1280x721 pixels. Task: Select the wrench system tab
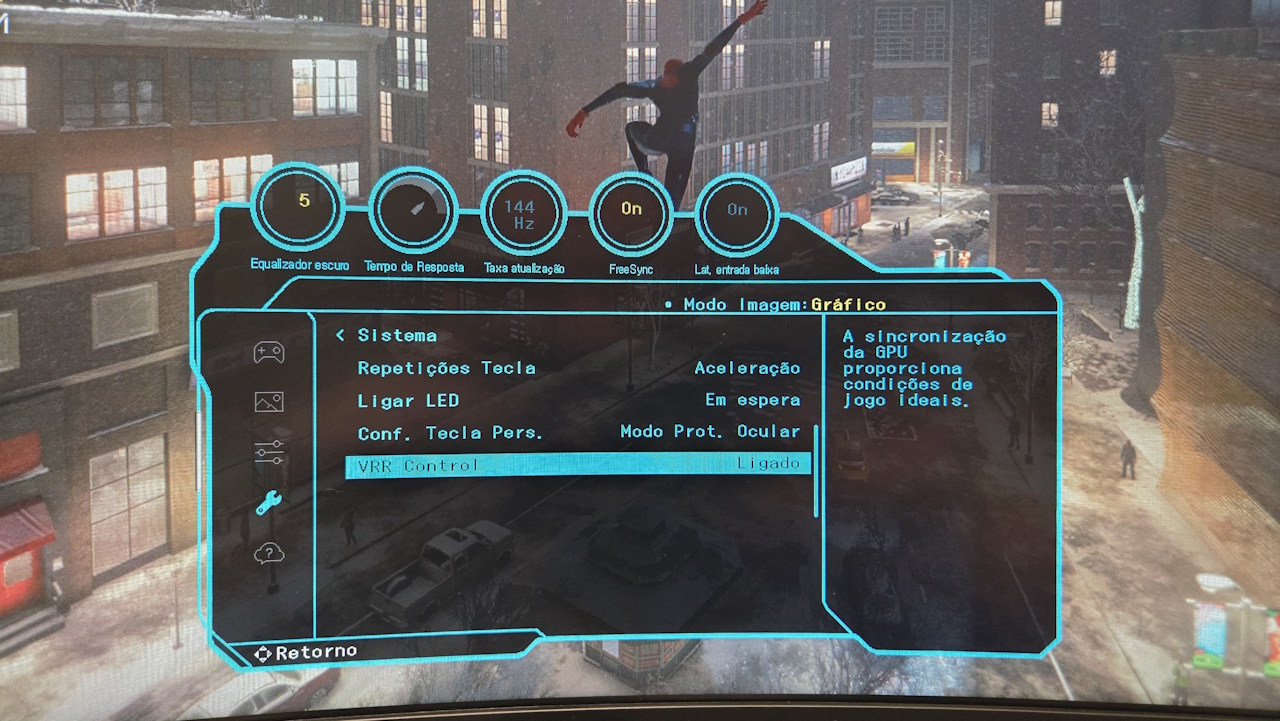click(x=269, y=503)
